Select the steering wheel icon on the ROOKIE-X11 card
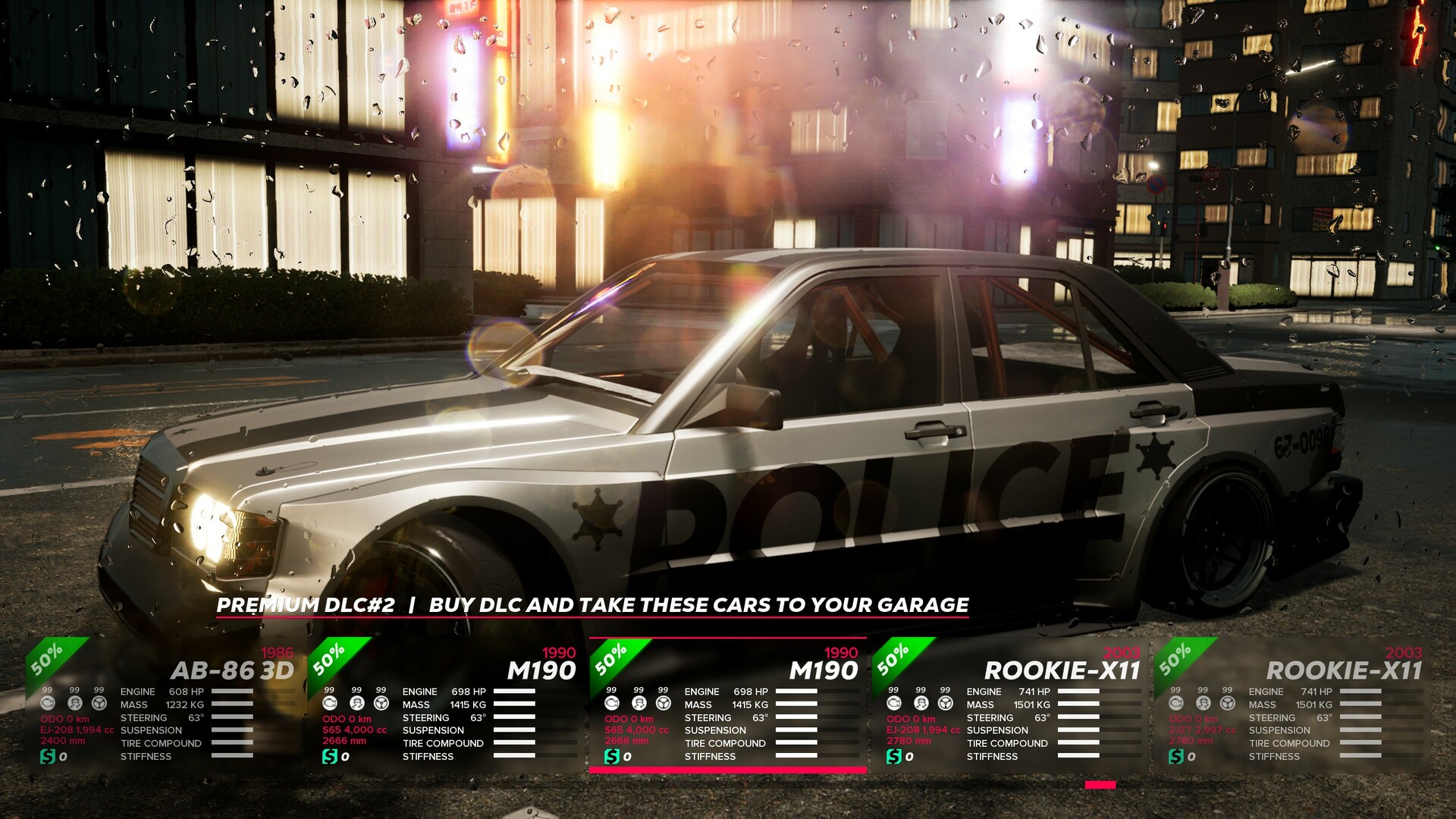The height and width of the screenshot is (819, 1456). [946, 704]
